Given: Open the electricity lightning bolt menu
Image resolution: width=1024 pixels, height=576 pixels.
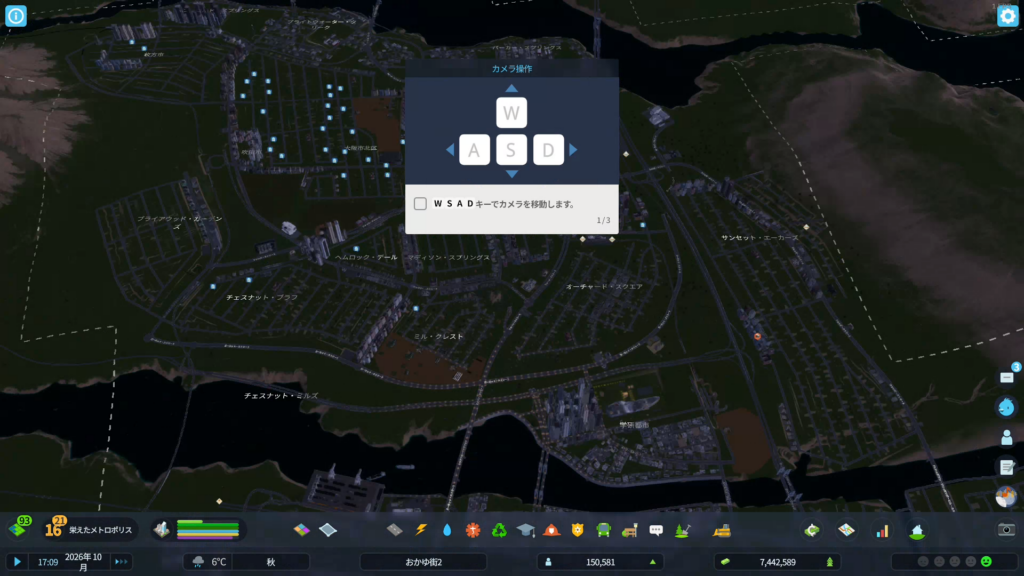Looking at the screenshot, I should point(421,529).
